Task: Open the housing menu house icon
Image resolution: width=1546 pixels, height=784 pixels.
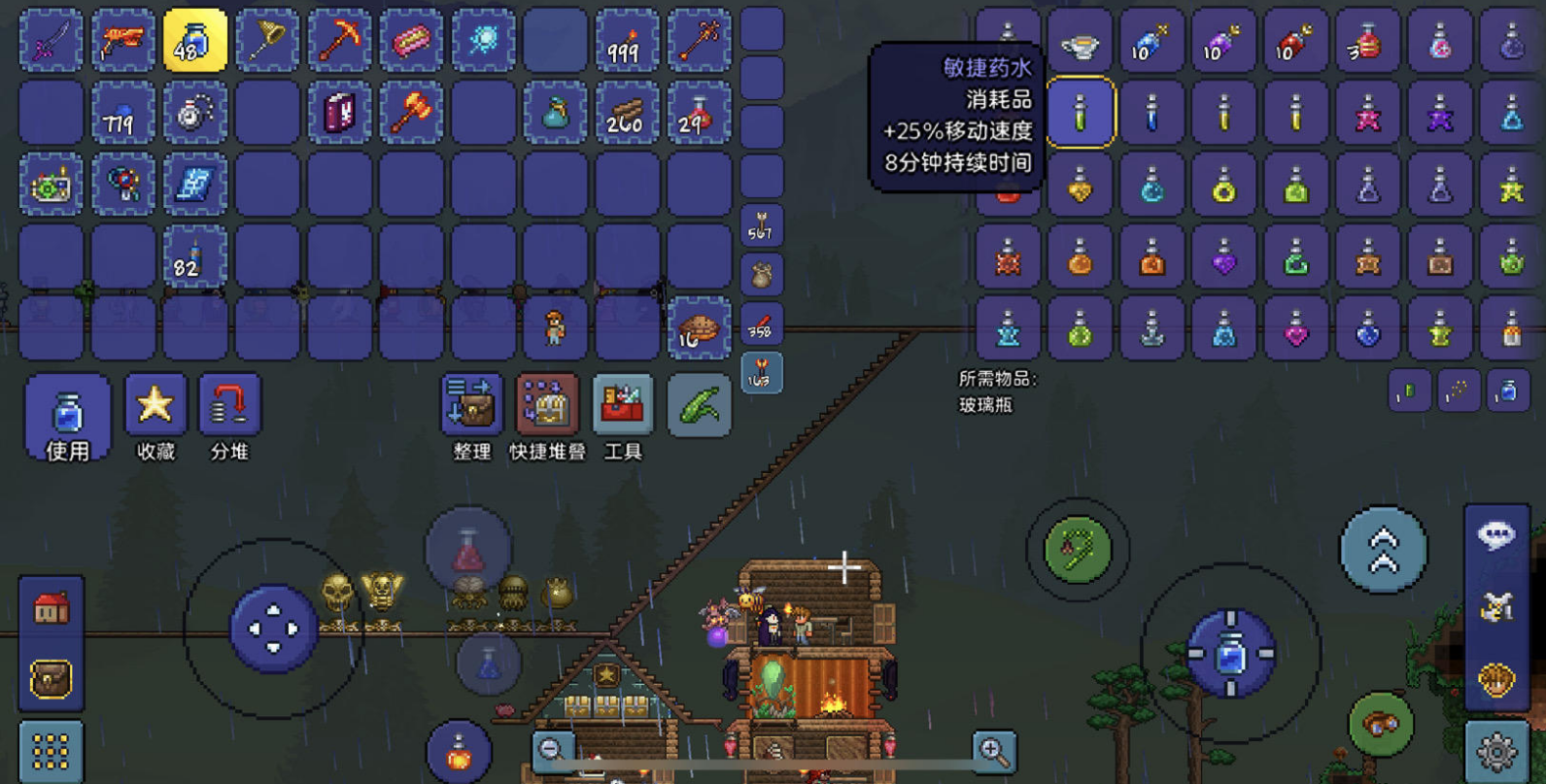Action: tap(51, 609)
